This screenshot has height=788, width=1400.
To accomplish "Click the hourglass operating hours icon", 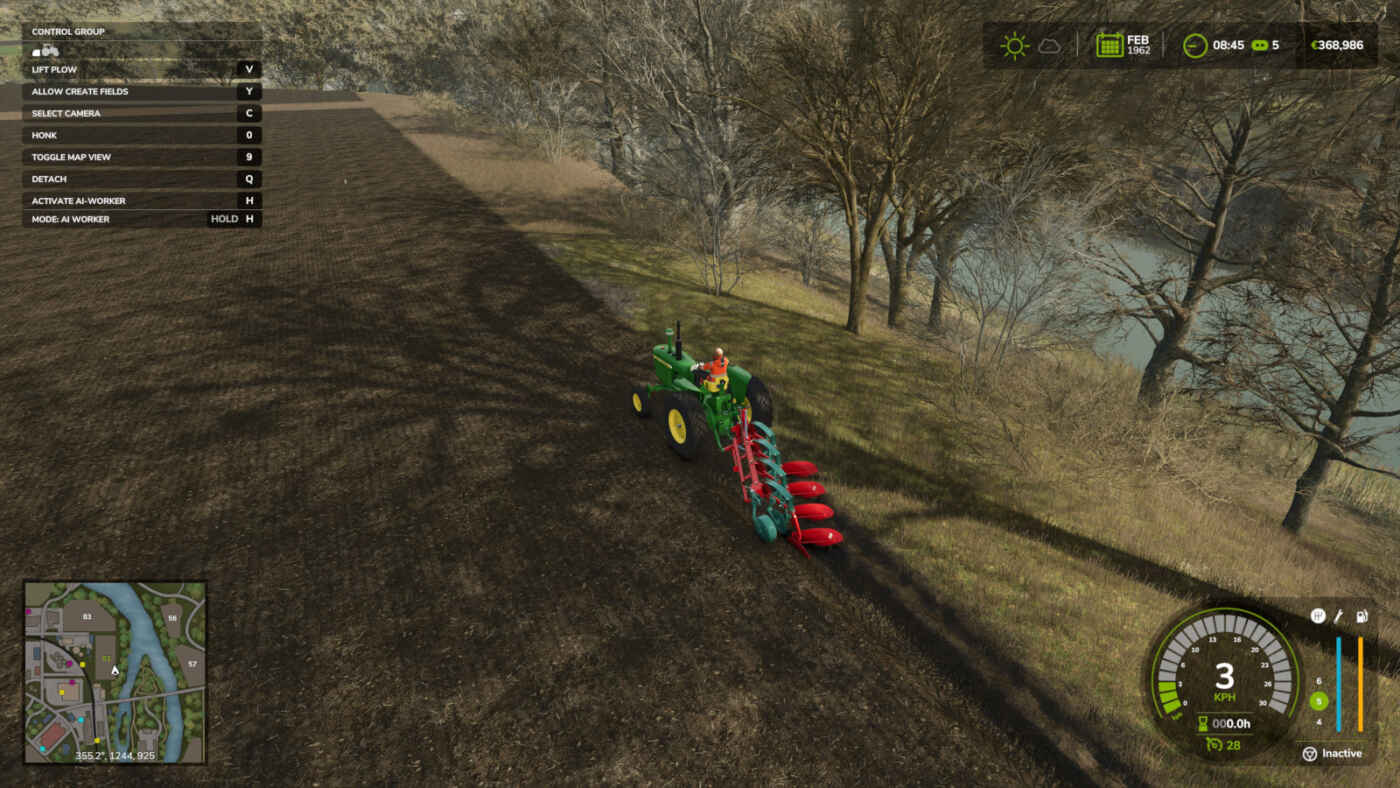I will 1203,723.
